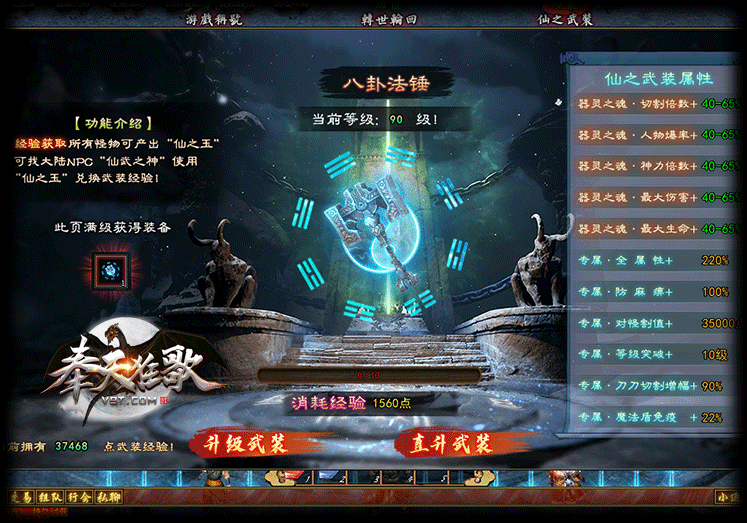
Task: Switch to the 行会 guild channel
Action: 81,496
